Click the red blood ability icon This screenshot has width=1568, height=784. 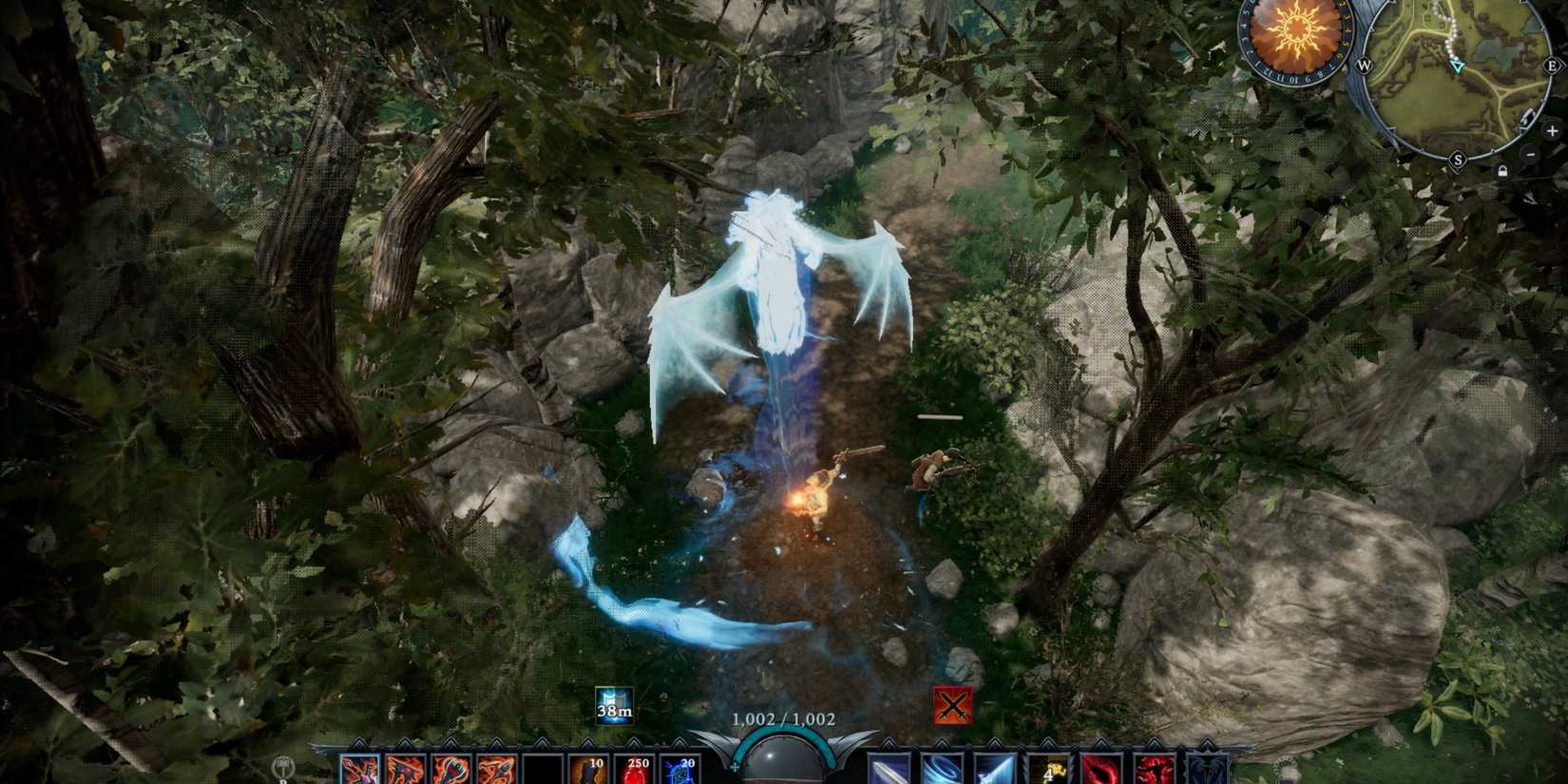(x=1102, y=772)
